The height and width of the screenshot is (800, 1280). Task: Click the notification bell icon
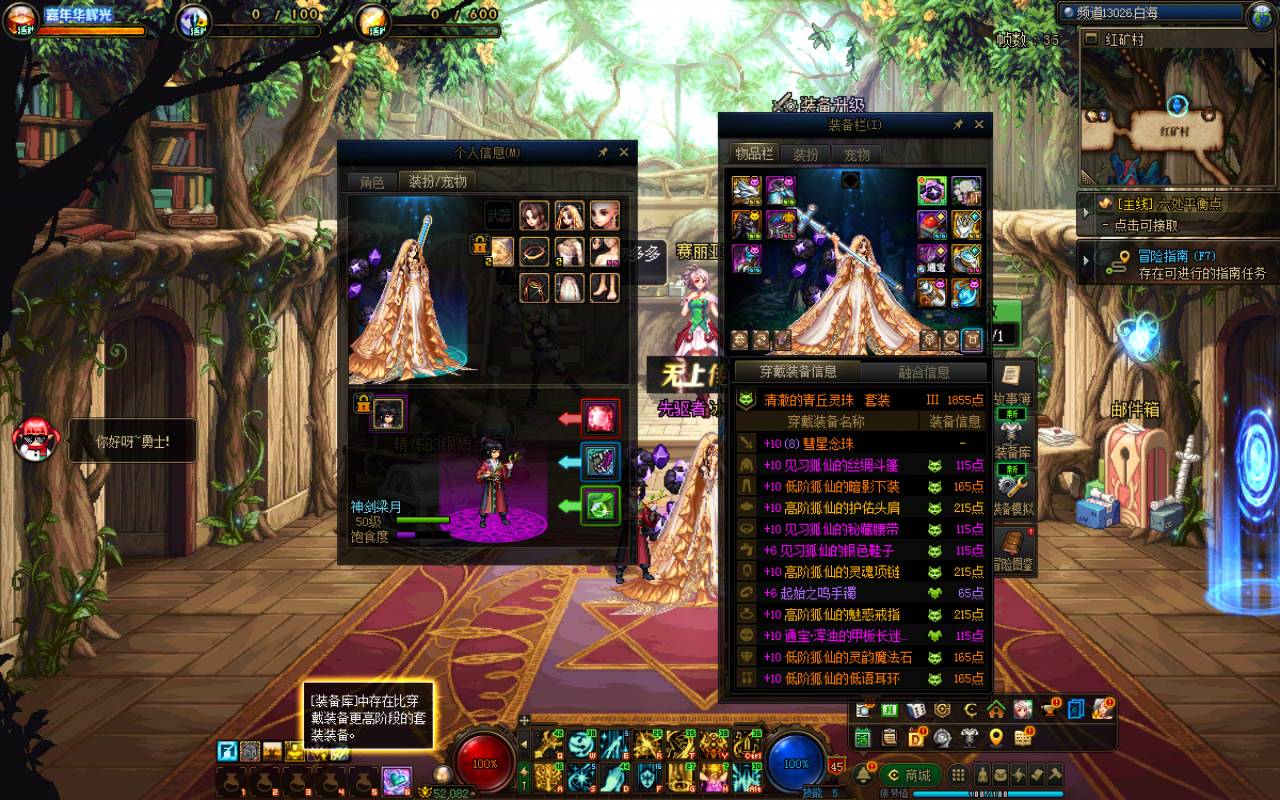tap(863, 775)
